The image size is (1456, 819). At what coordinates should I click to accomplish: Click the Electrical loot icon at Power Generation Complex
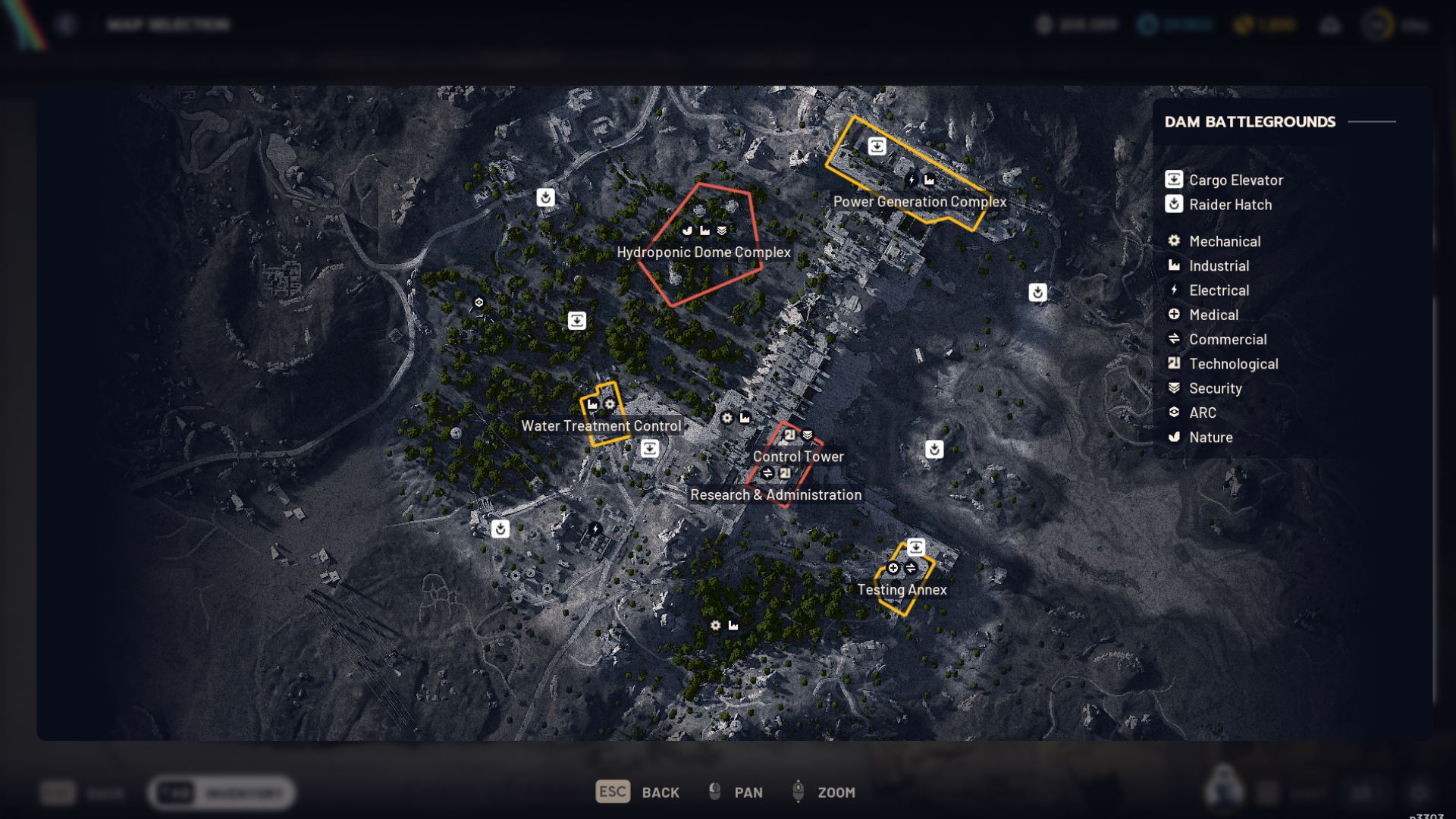click(x=911, y=180)
